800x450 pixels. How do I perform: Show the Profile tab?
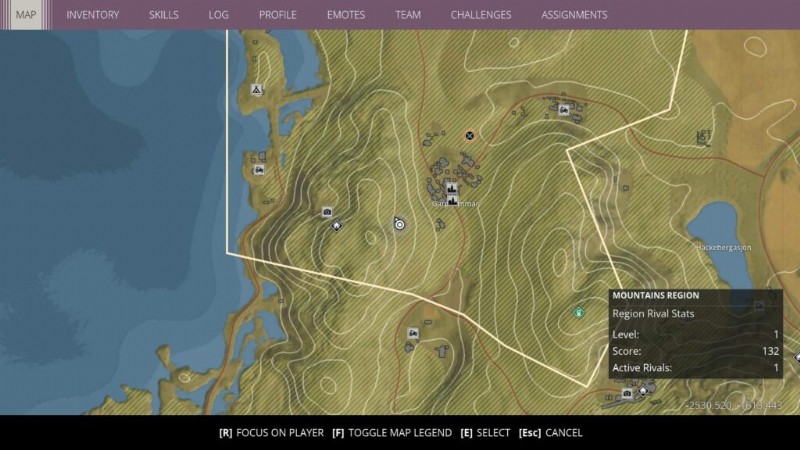[277, 15]
